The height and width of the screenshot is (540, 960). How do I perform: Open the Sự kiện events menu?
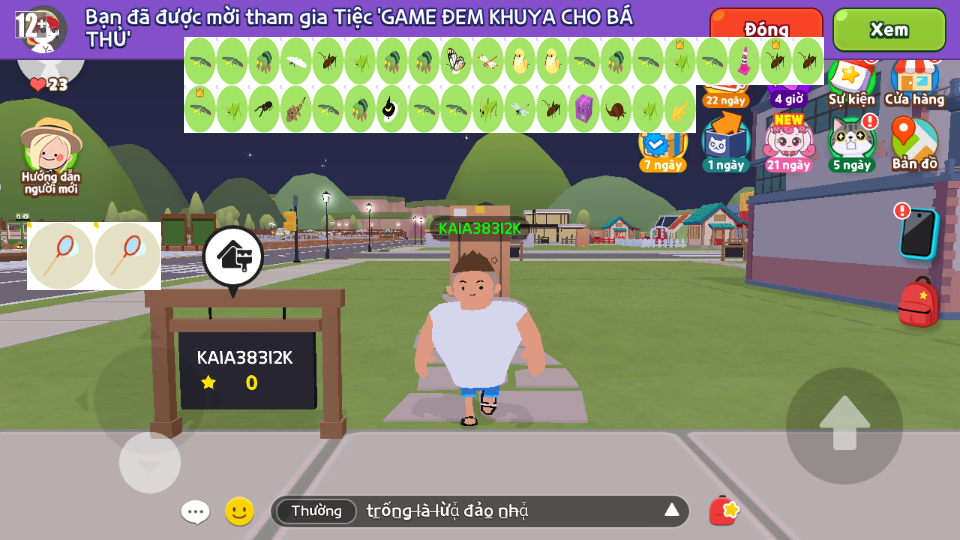pyautogui.click(x=851, y=82)
